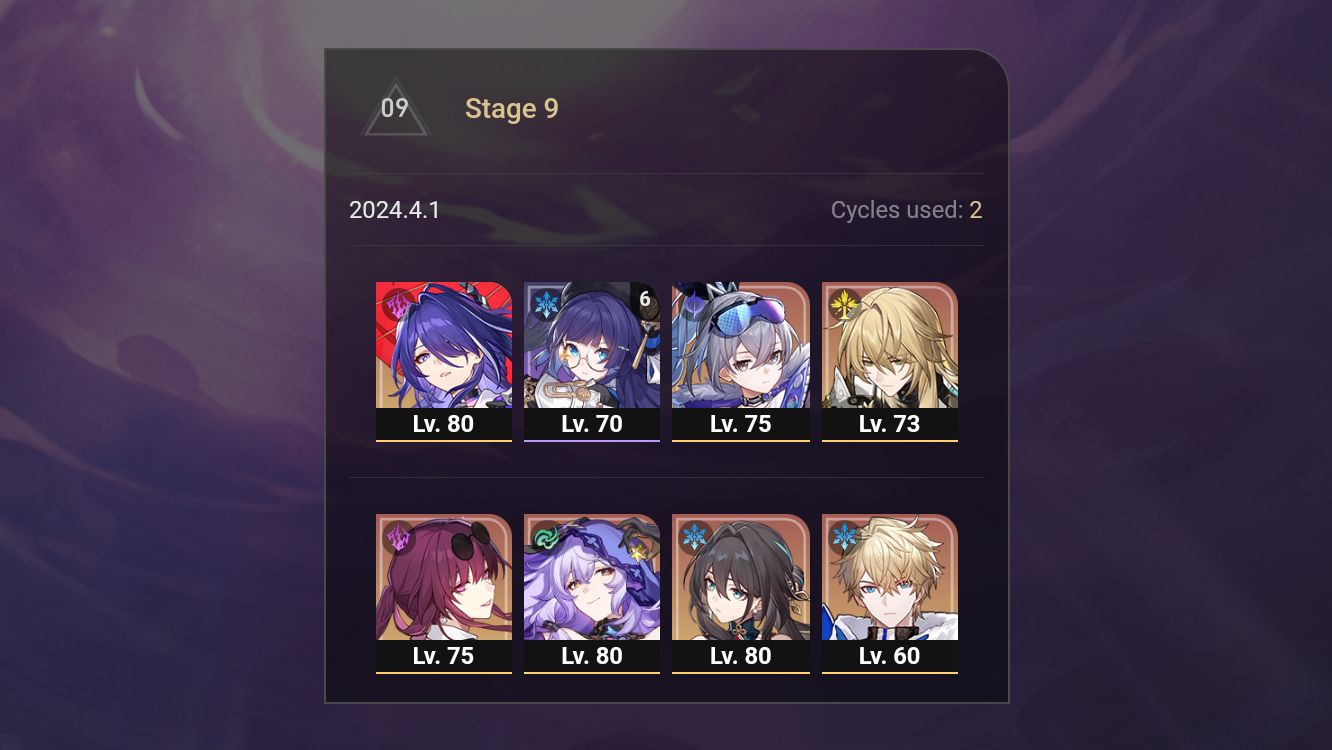Select Black Swan's character portrait
This screenshot has width=1332, height=750.
[592, 578]
